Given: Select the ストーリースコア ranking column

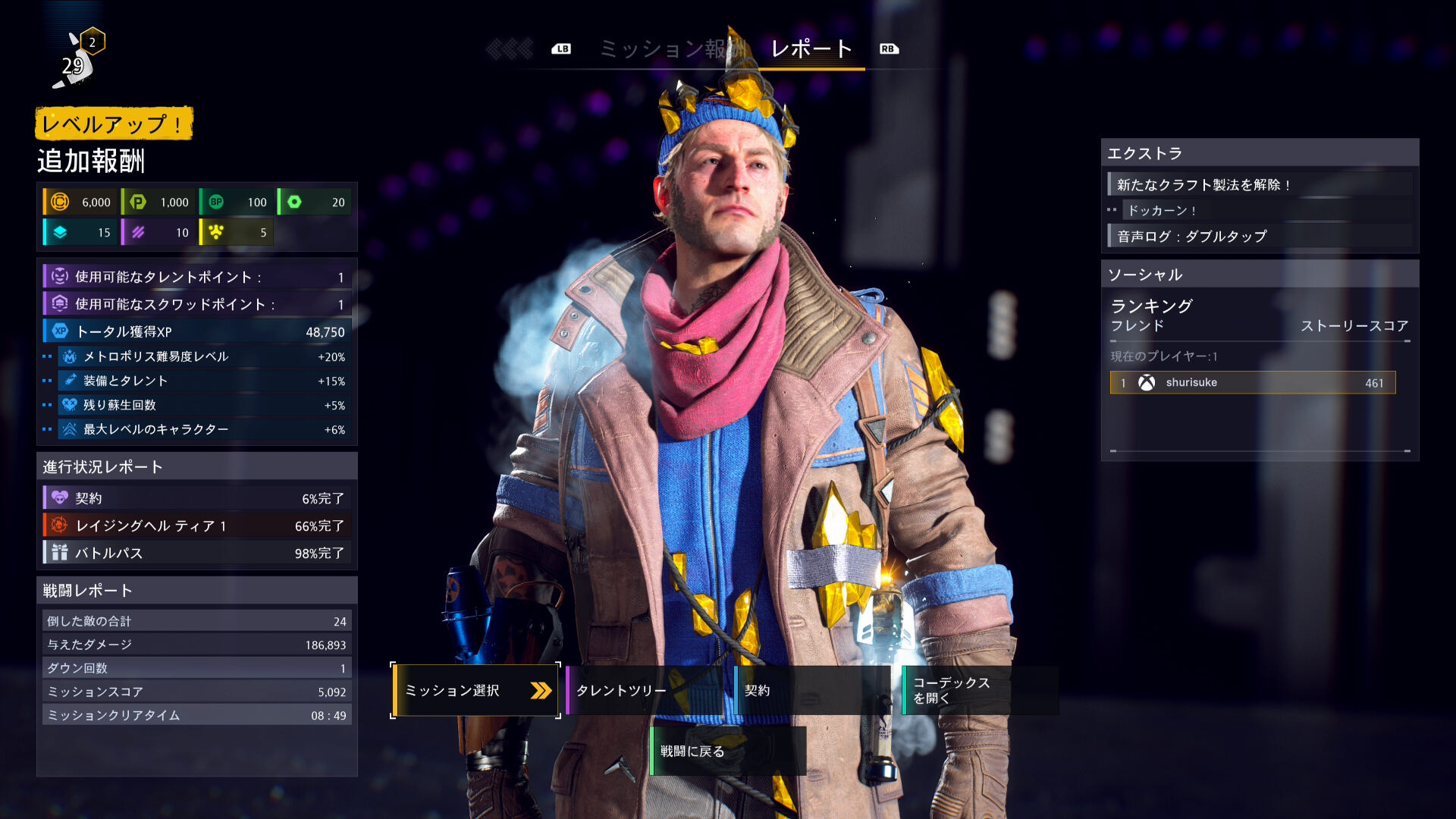Looking at the screenshot, I should [x=1354, y=326].
